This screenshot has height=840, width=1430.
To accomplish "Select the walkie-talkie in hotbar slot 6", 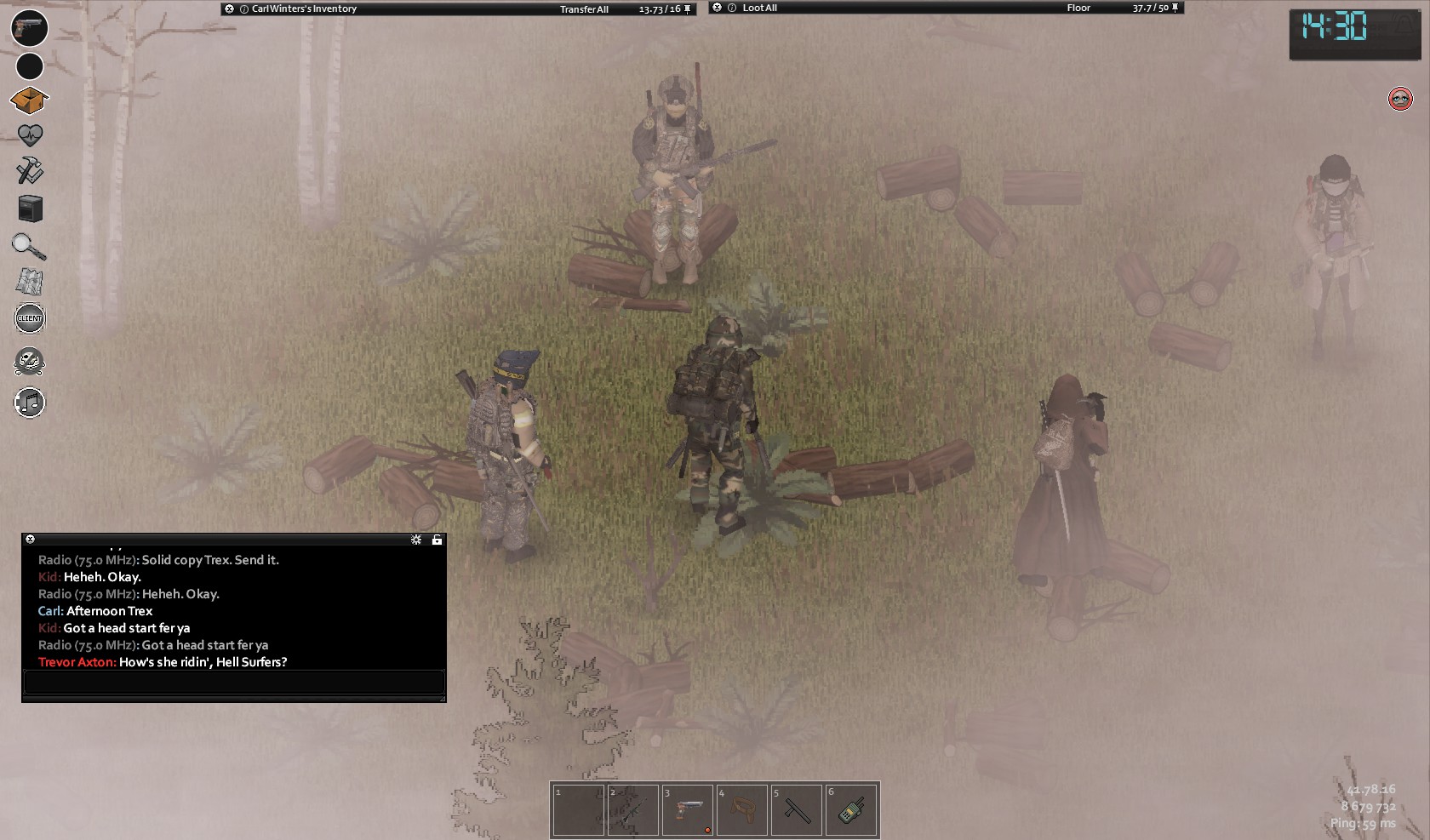I will tap(851, 810).
